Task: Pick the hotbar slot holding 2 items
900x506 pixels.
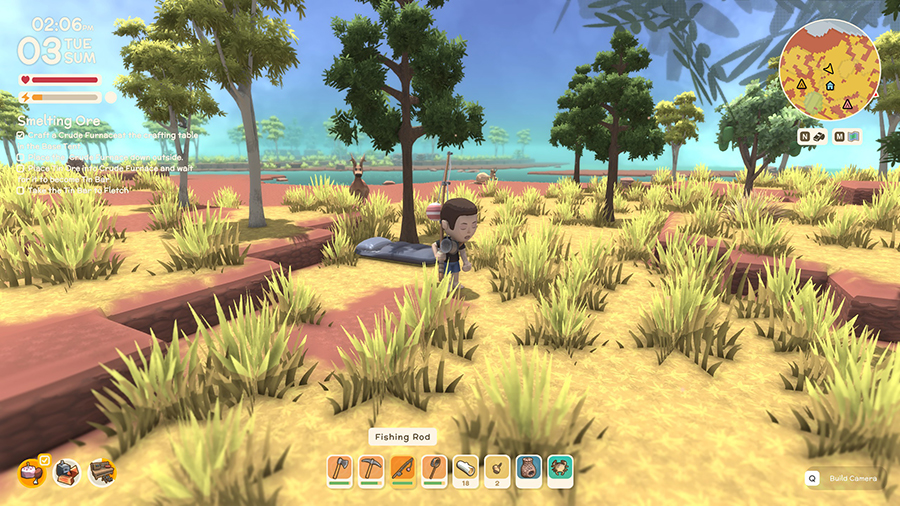Action: pos(497,470)
